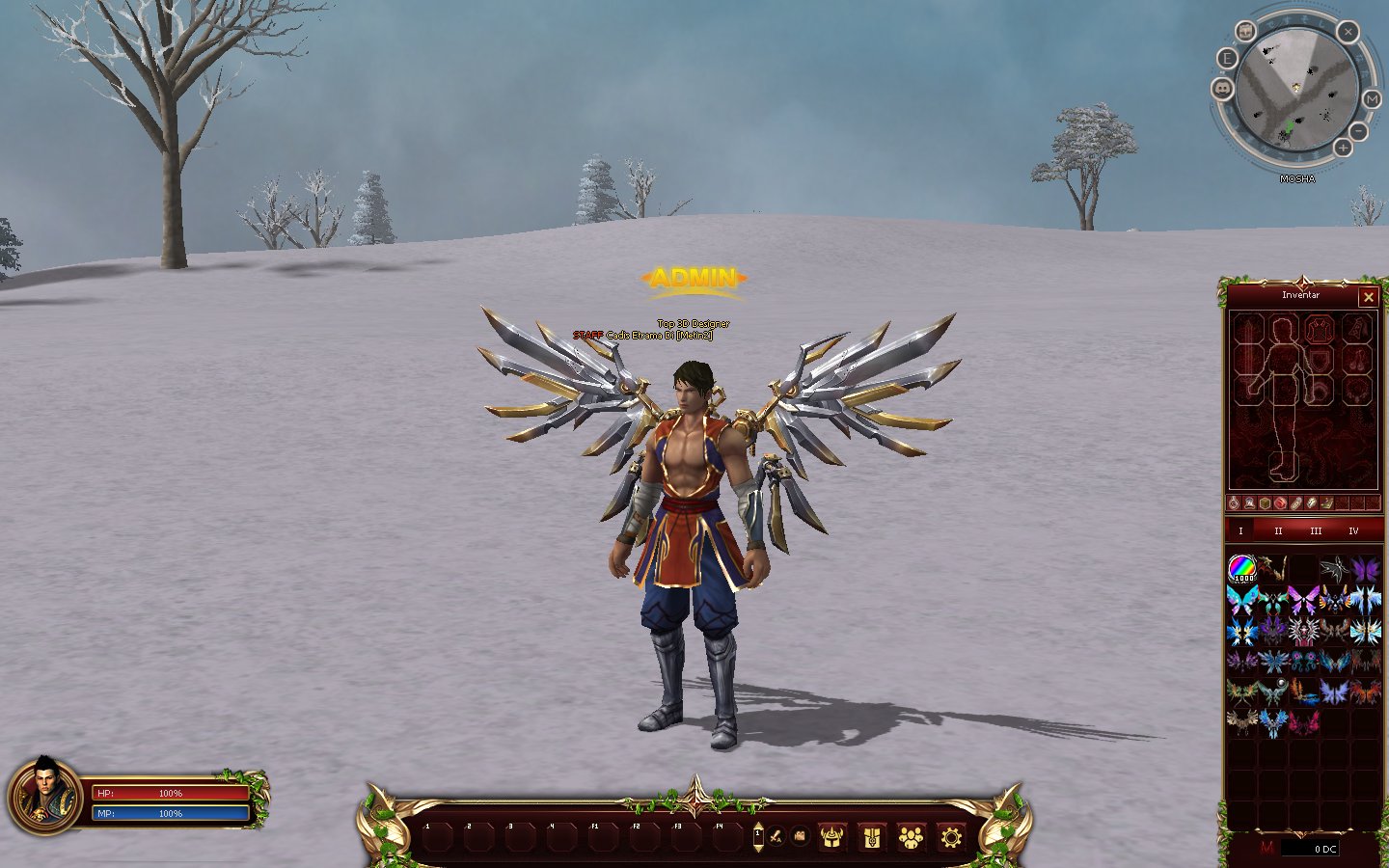
Task: Toggle the sword auto-attack button
Action: (x=776, y=835)
